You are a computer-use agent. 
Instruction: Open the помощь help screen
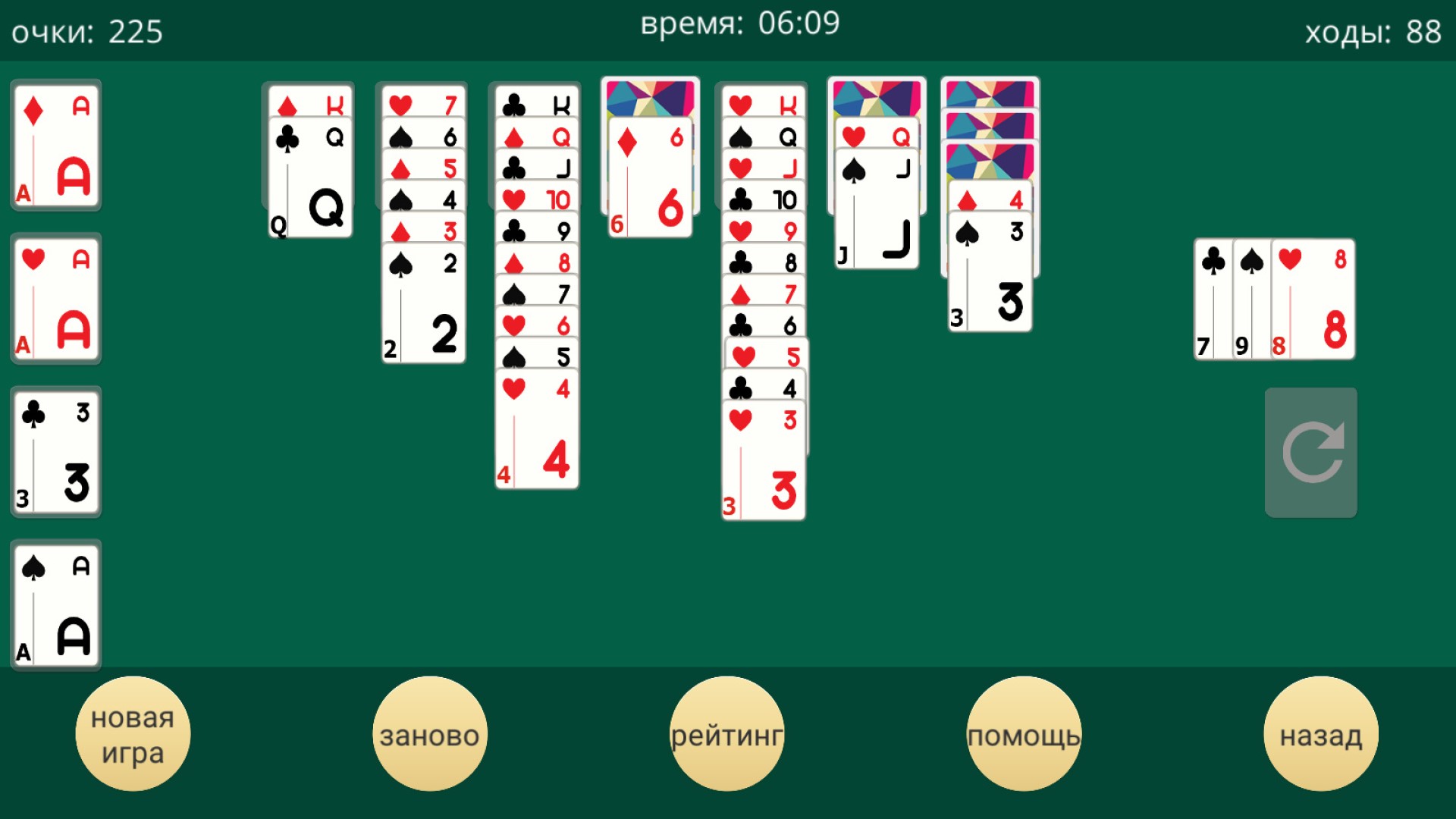pyautogui.click(x=1025, y=732)
